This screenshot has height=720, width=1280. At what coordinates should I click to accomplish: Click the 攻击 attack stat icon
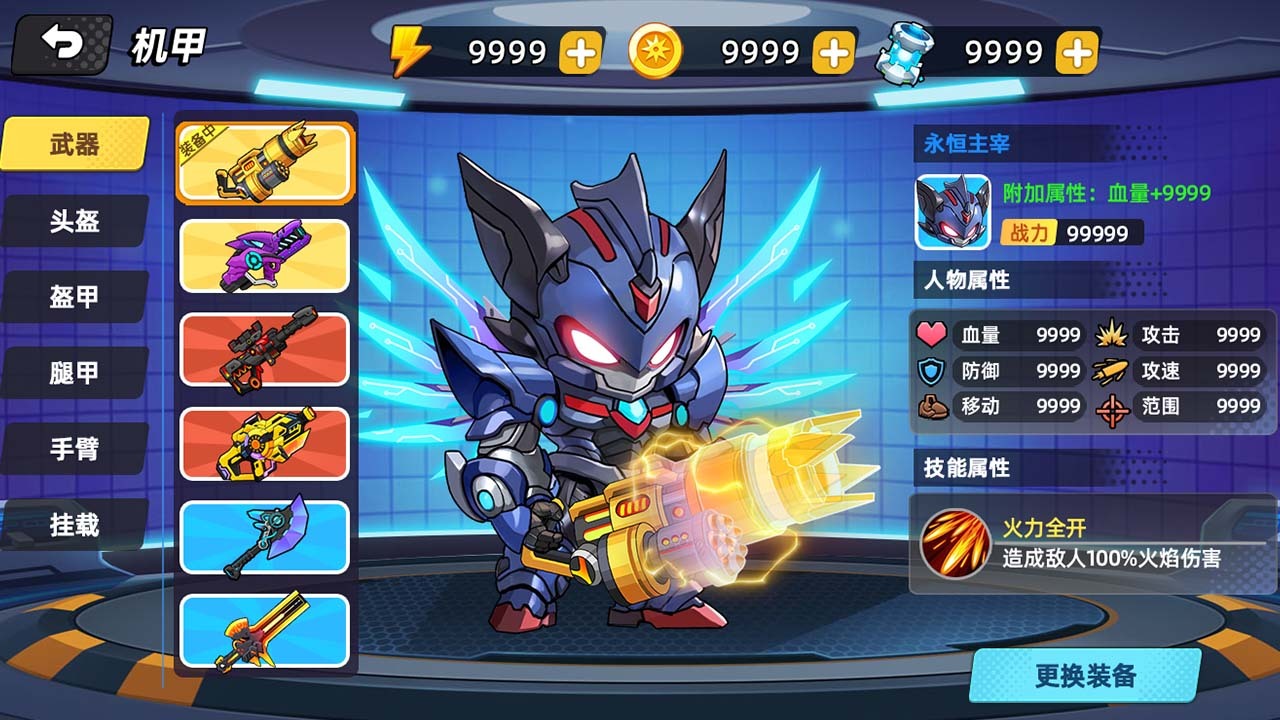click(1110, 335)
